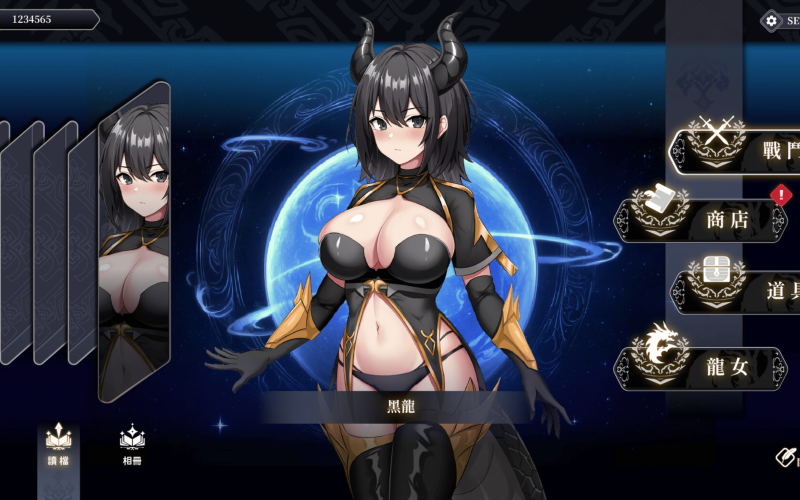Click the tag icon in the bottom corner
Viewport: 800px width, 500px height.
(x=787, y=457)
